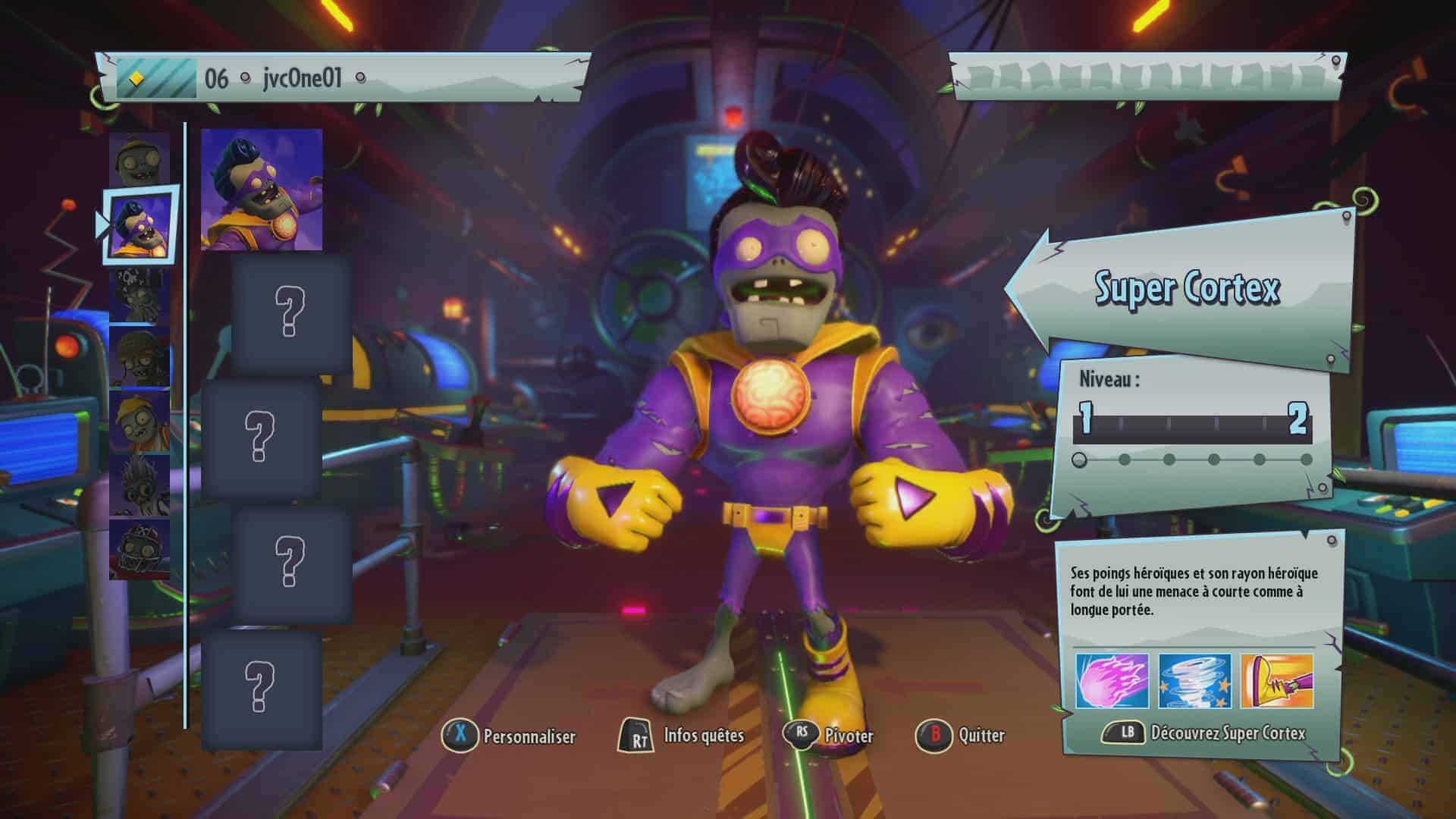Select the spiky-haired Scientist zombie class
Viewport: 1456px width, 819px height.
[x=139, y=485]
